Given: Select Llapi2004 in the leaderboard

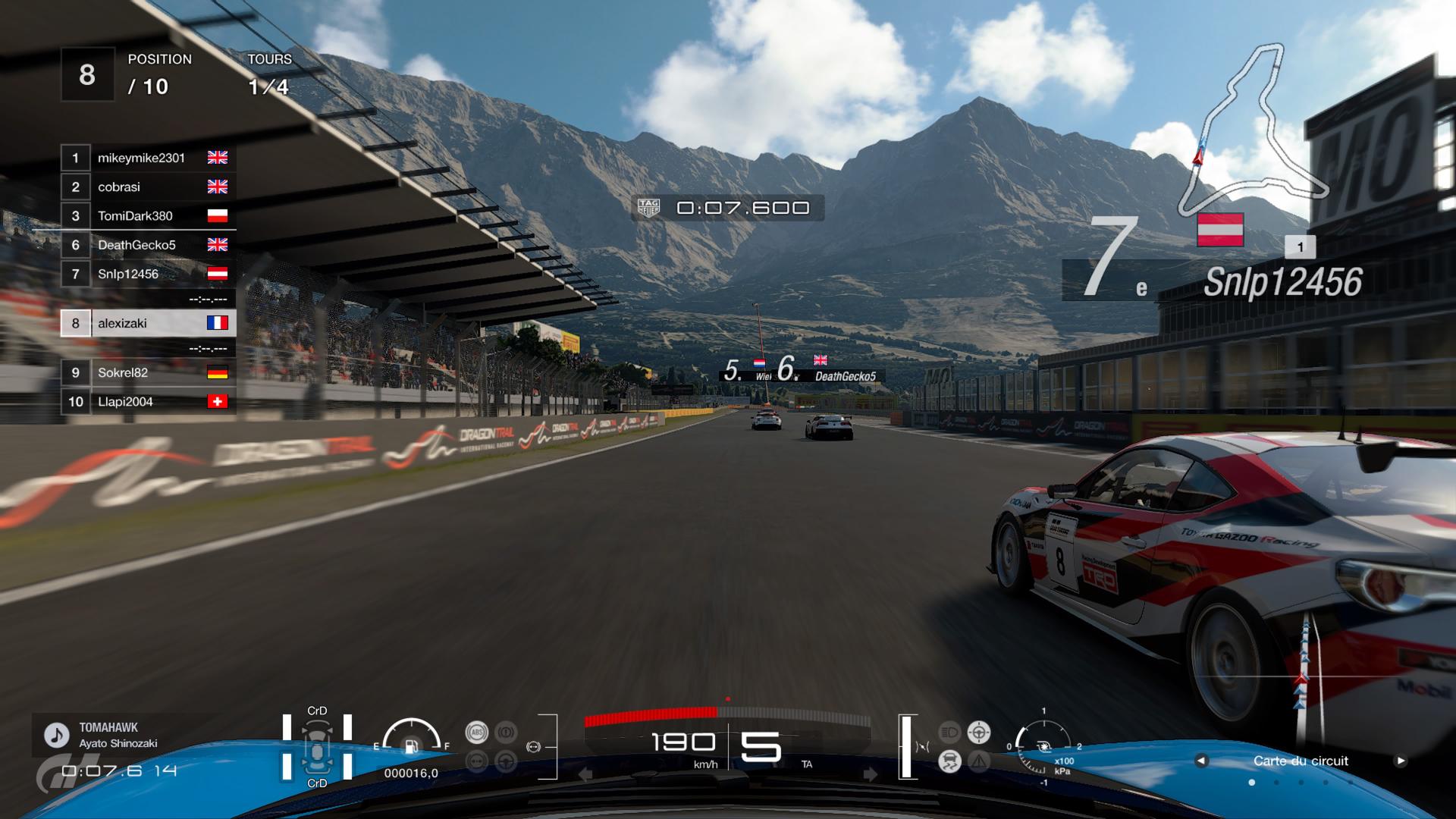Looking at the screenshot, I should 149,402.
